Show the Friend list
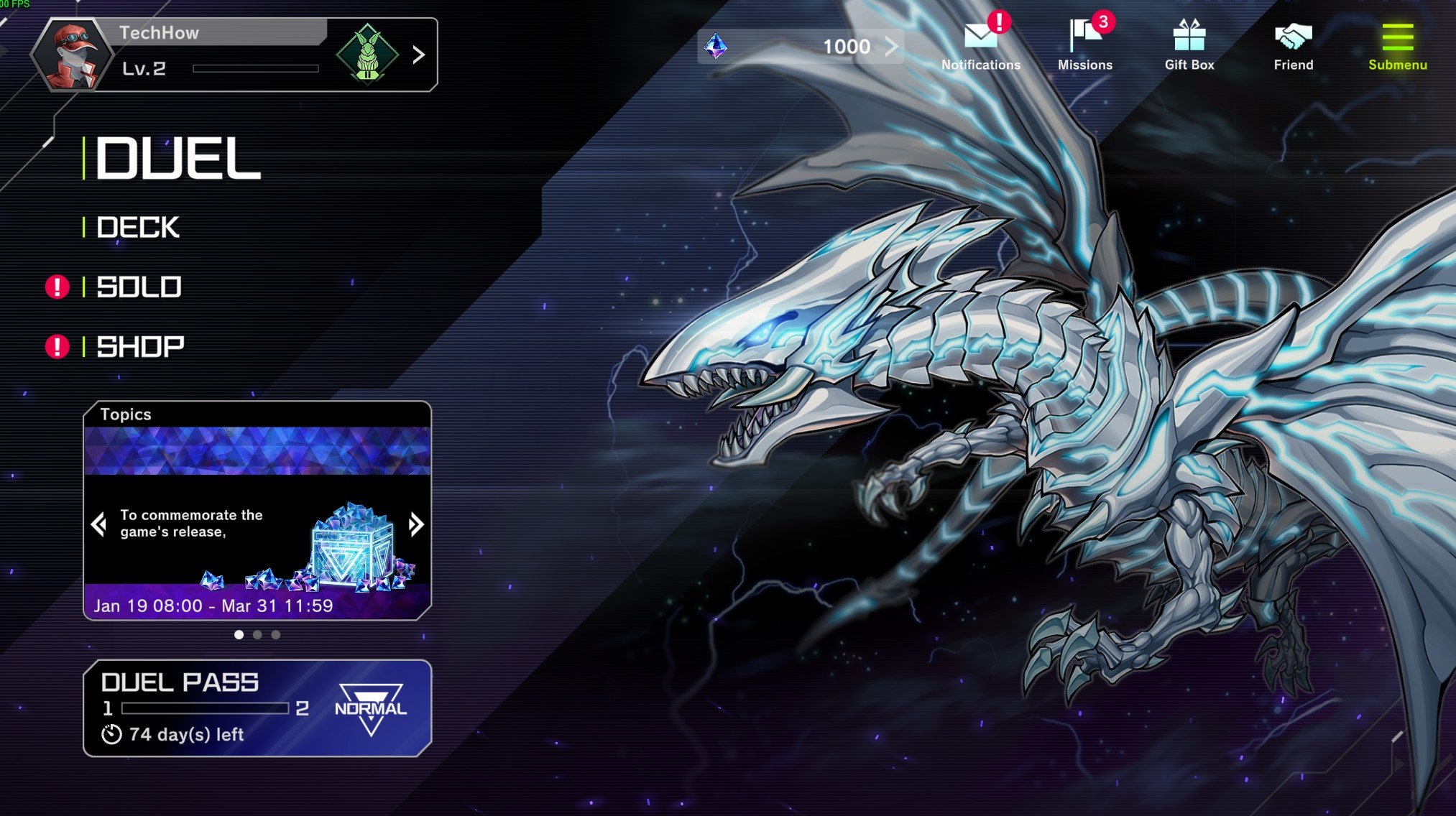The image size is (1456, 816). (x=1293, y=45)
